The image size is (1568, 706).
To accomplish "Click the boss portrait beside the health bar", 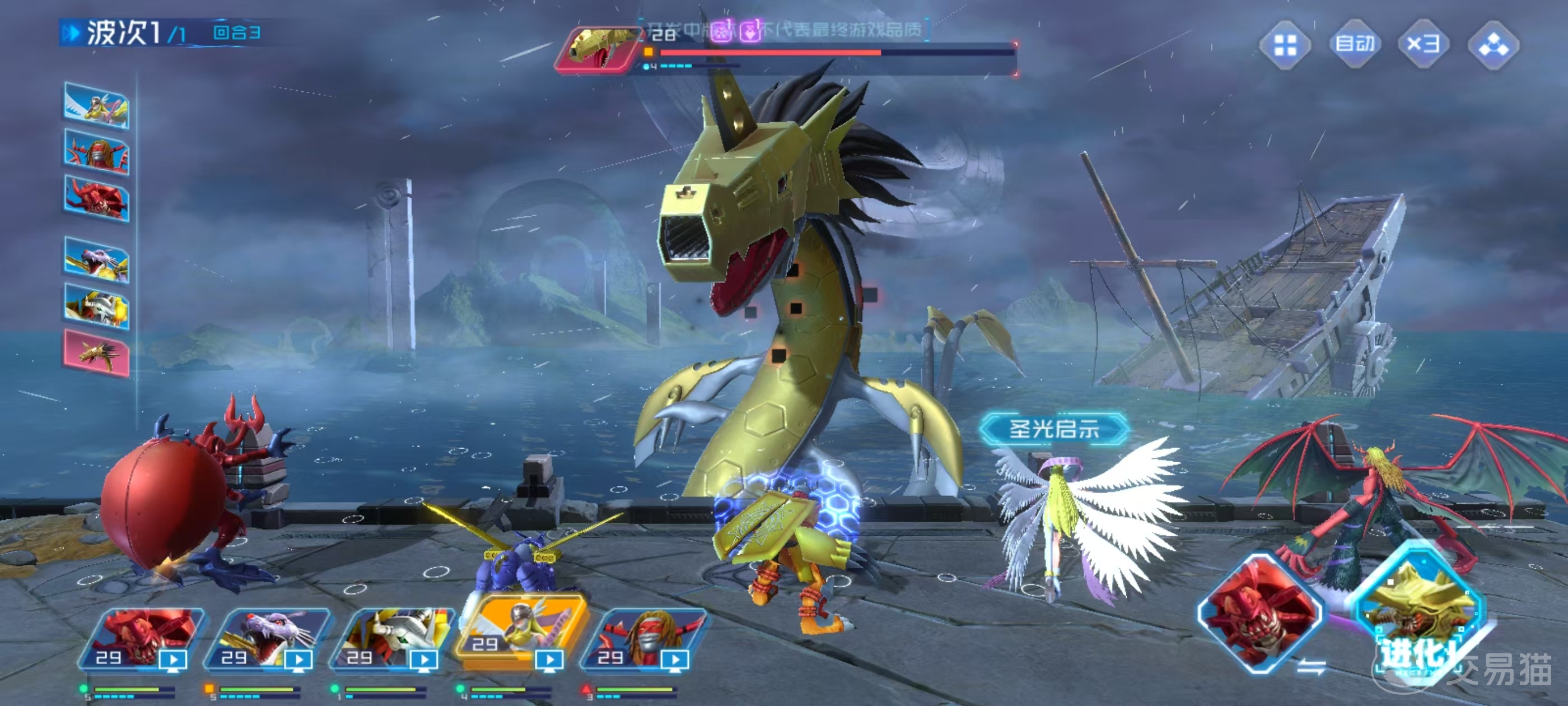I will point(595,49).
